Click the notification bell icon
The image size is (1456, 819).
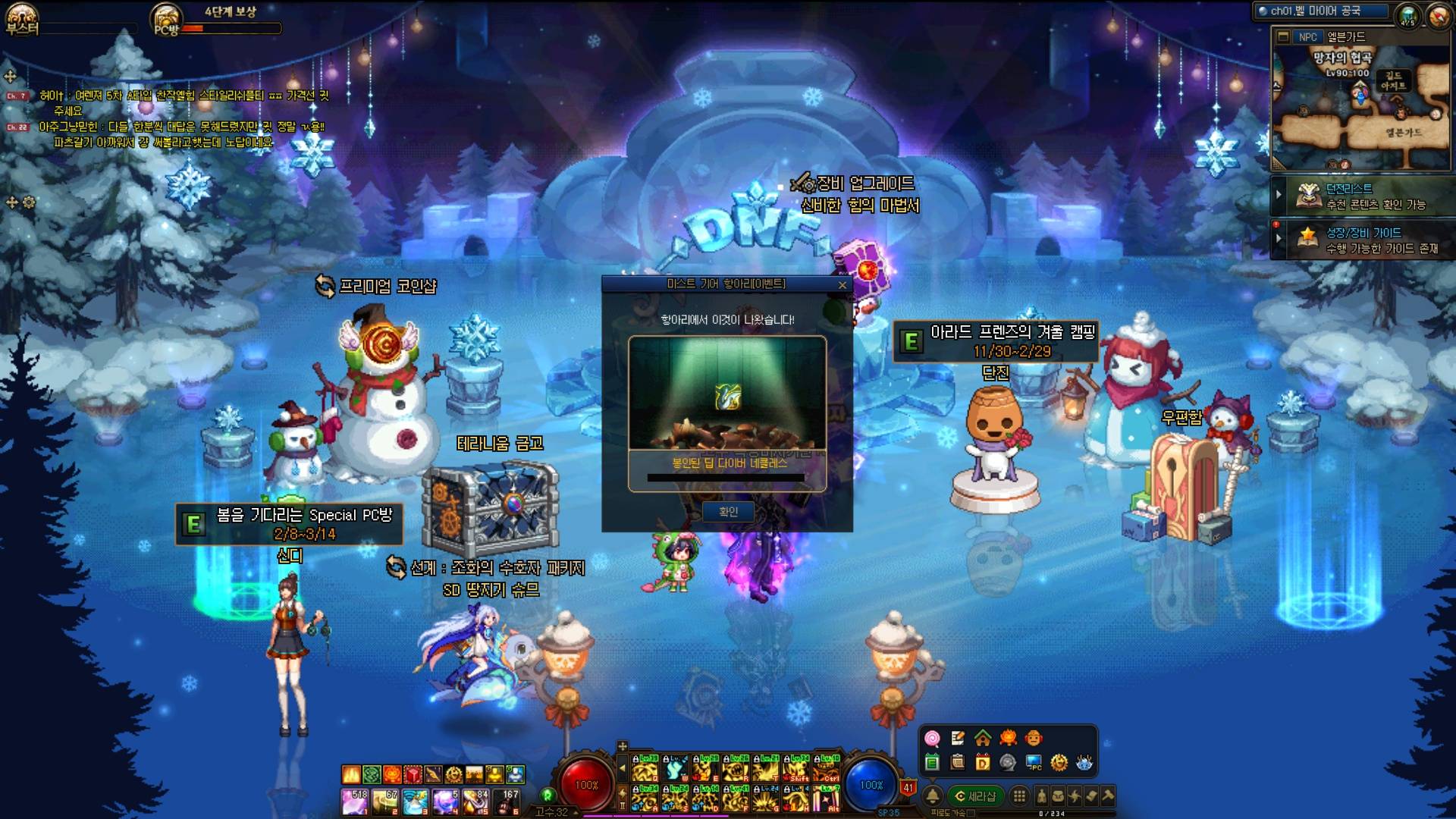point(933,795)
